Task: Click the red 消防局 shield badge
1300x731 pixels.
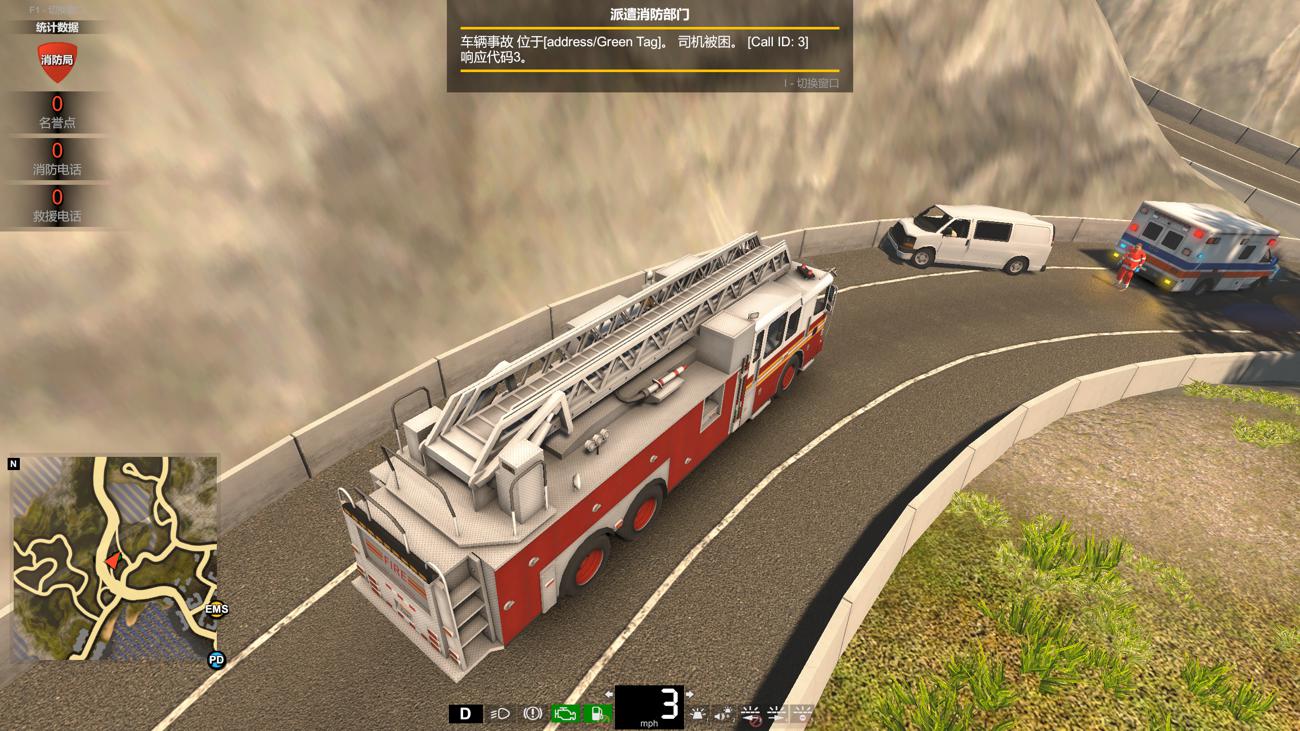Action: tap(57, 60)
